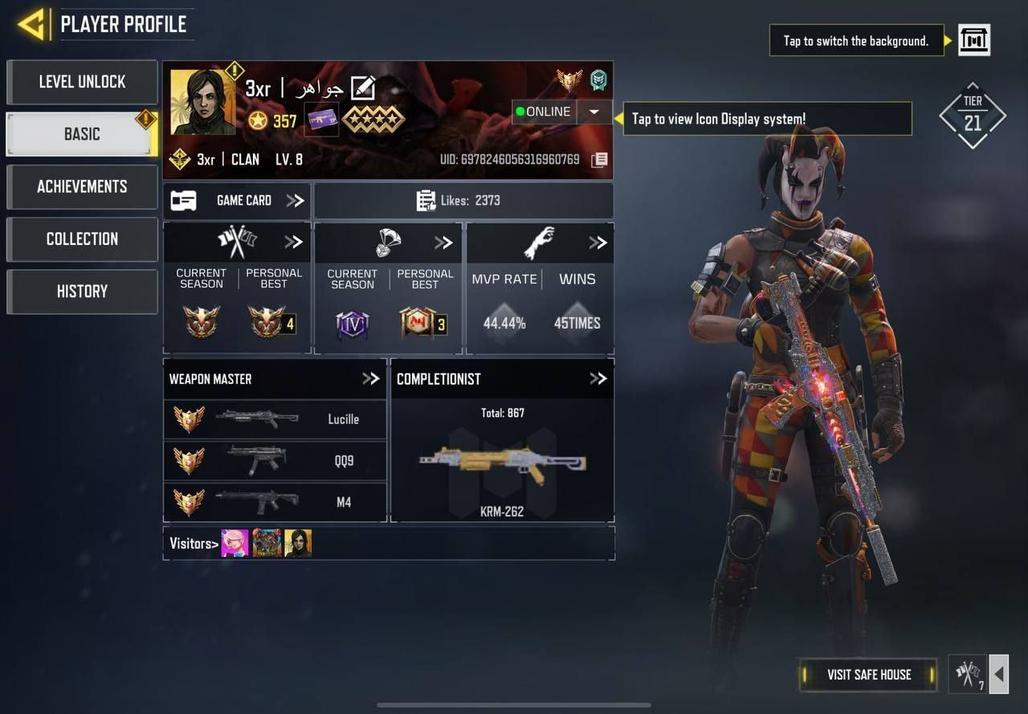The image size is (1028, 714).
Task: Open the Tier 21 badge
Action: tap(972, 116)
